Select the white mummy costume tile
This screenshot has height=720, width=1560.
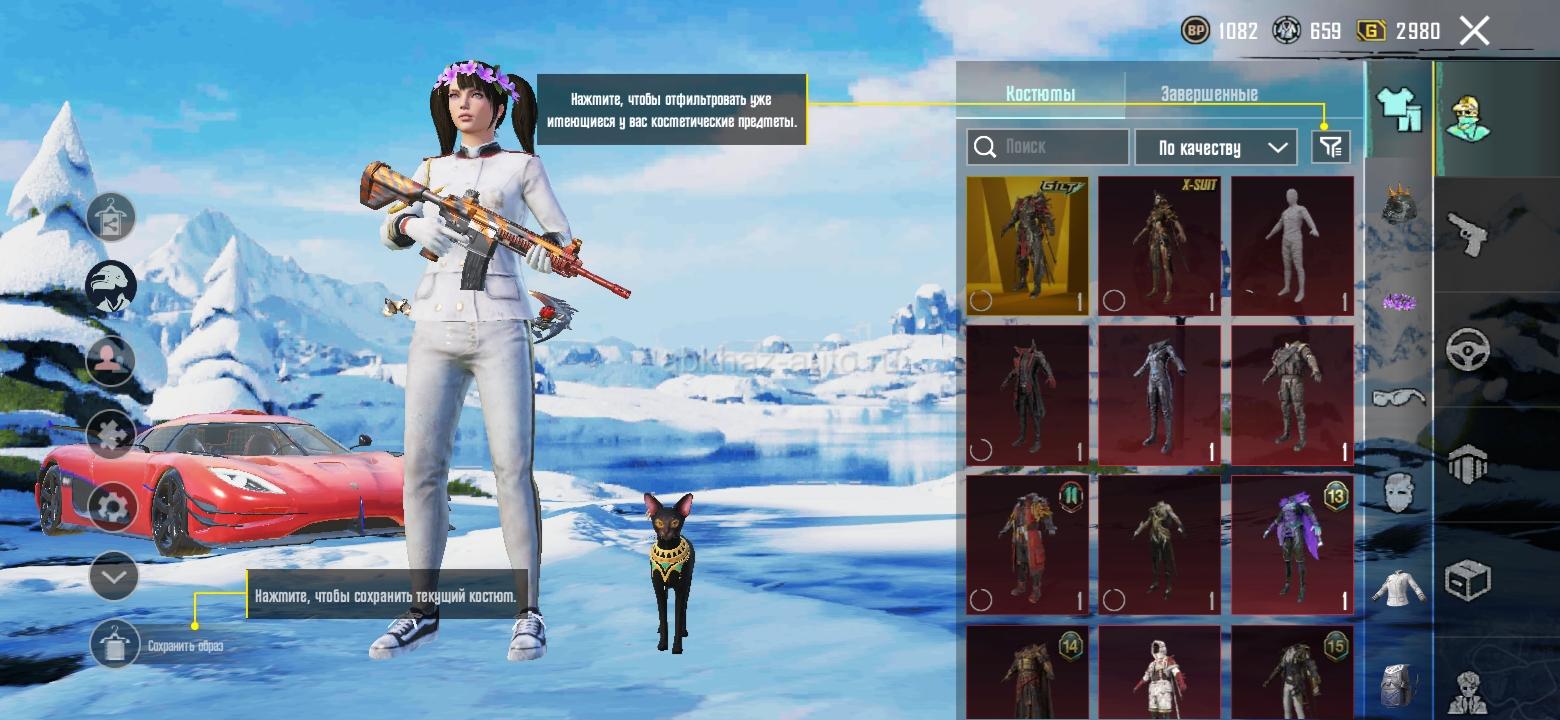[x=1292, y=246]
